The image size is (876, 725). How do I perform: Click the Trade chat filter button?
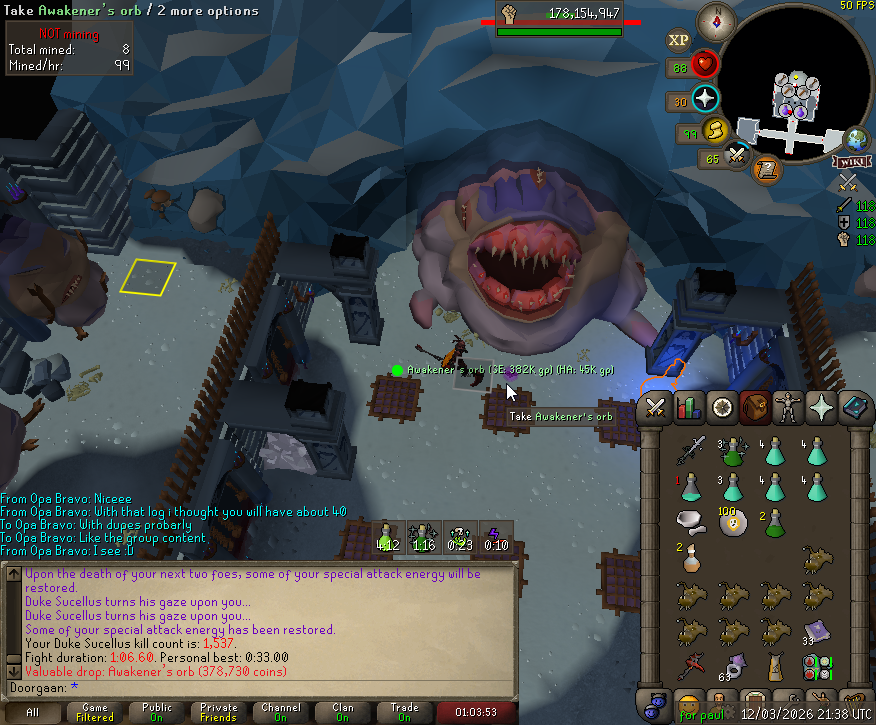click(x=404, y=712)
